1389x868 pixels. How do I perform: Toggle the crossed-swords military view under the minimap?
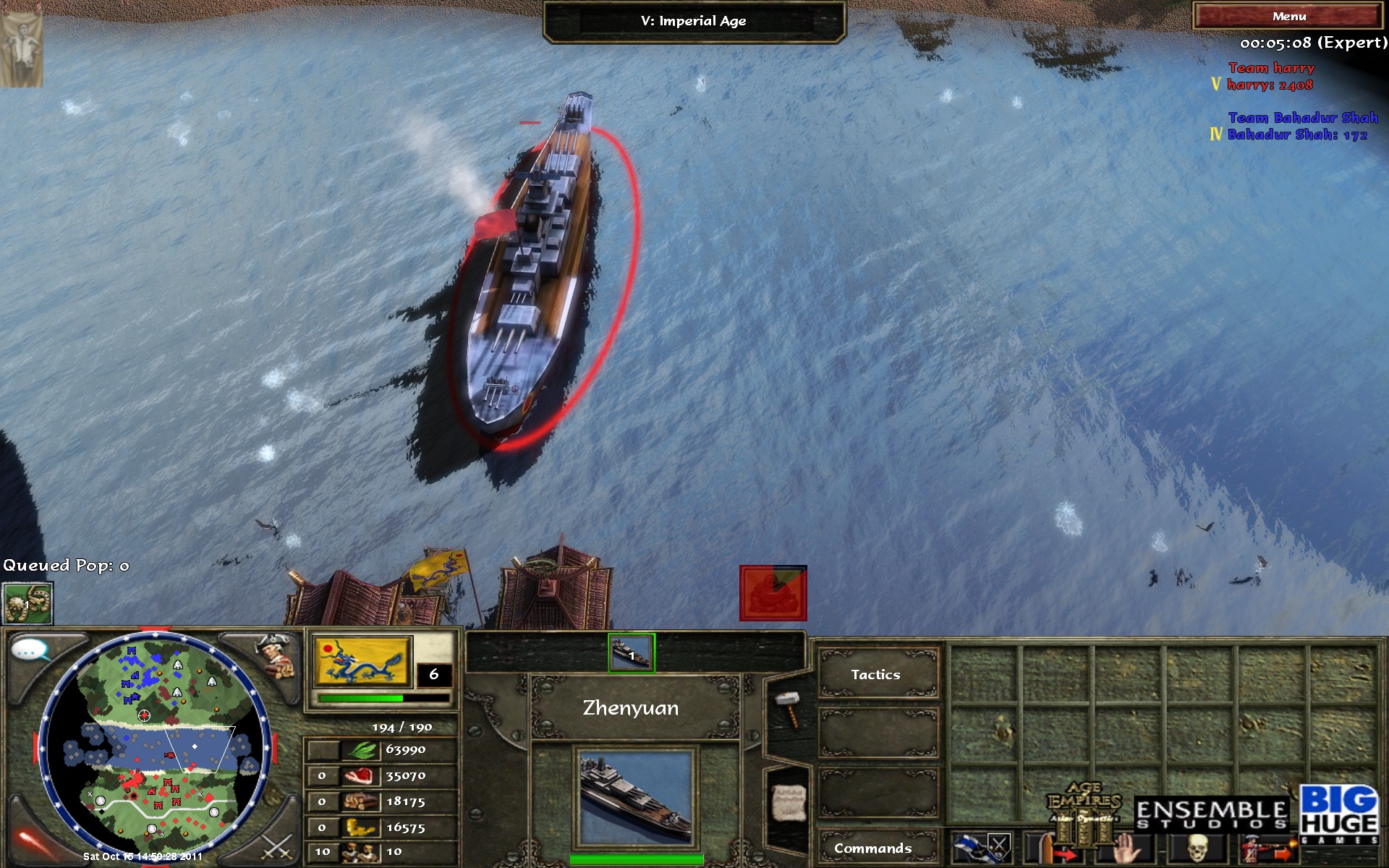tap(278, 848)
